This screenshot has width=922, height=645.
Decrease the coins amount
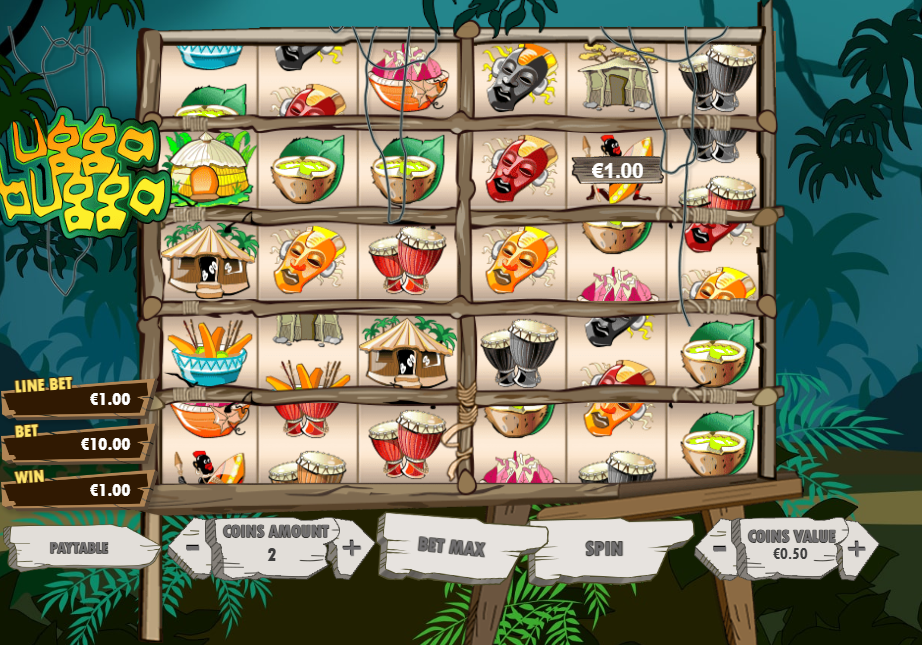click(x=191, y=548)
